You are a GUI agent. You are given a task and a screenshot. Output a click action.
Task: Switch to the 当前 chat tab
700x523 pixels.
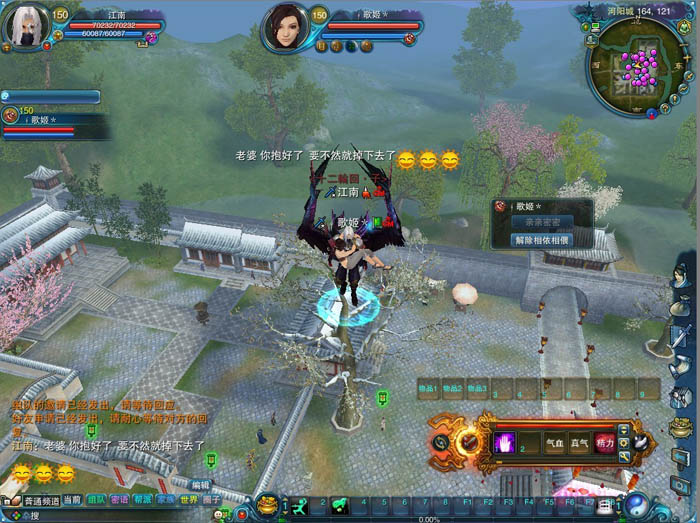tap(72, 499)
